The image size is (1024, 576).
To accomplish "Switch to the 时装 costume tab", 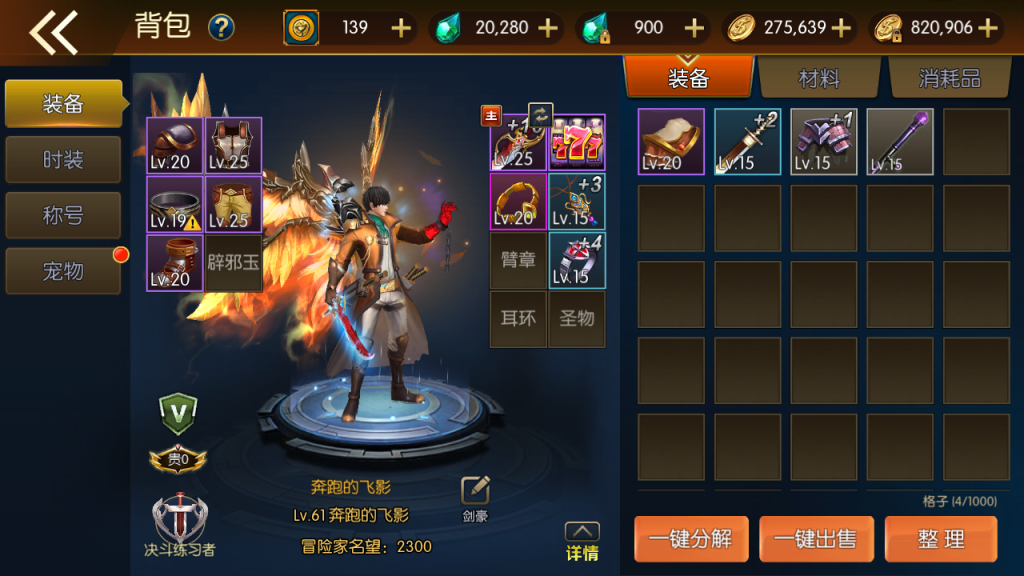I will 63,160.
